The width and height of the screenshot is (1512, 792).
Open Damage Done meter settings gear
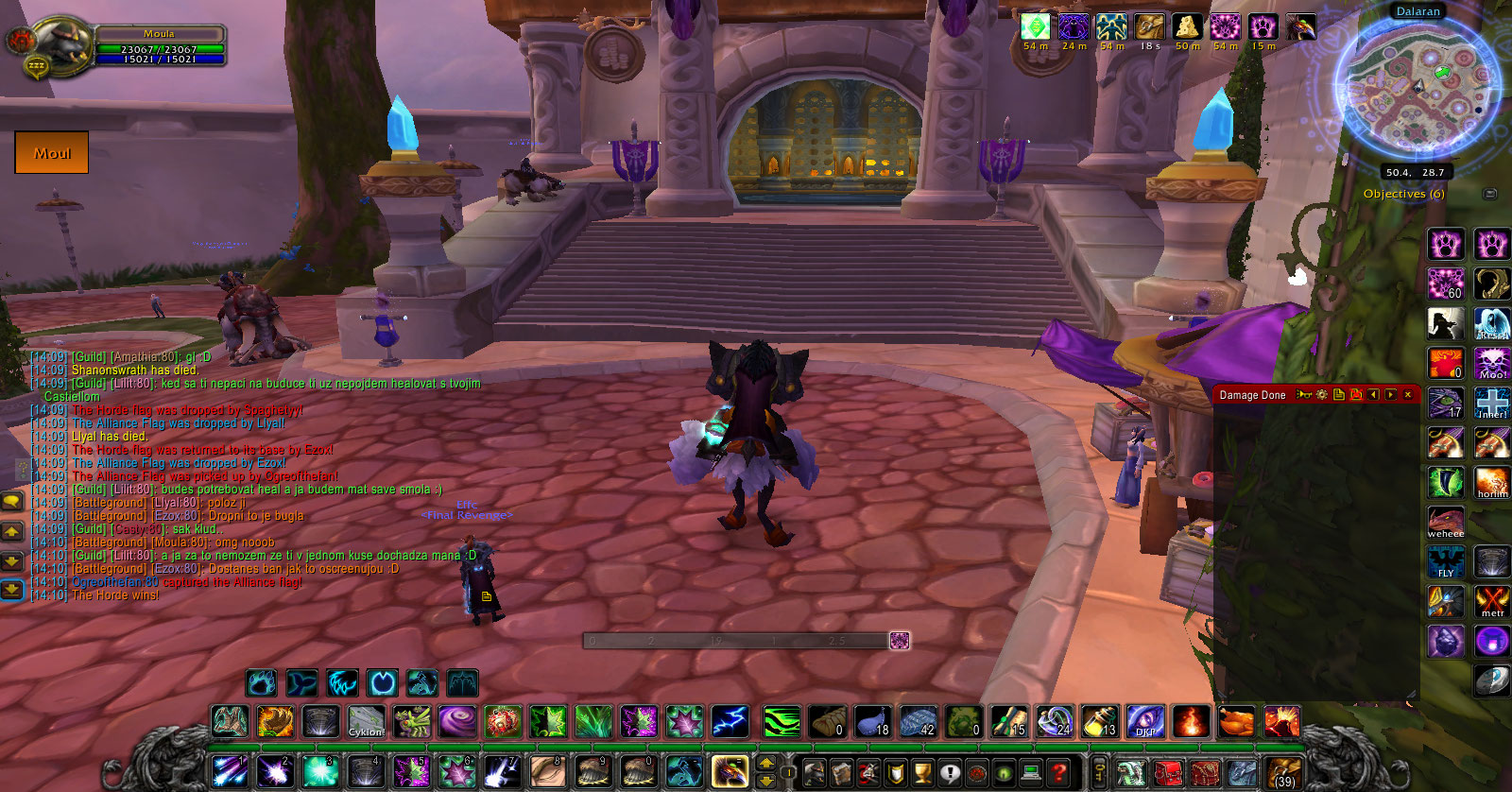pyautogui.click(x=1322, y=395)
